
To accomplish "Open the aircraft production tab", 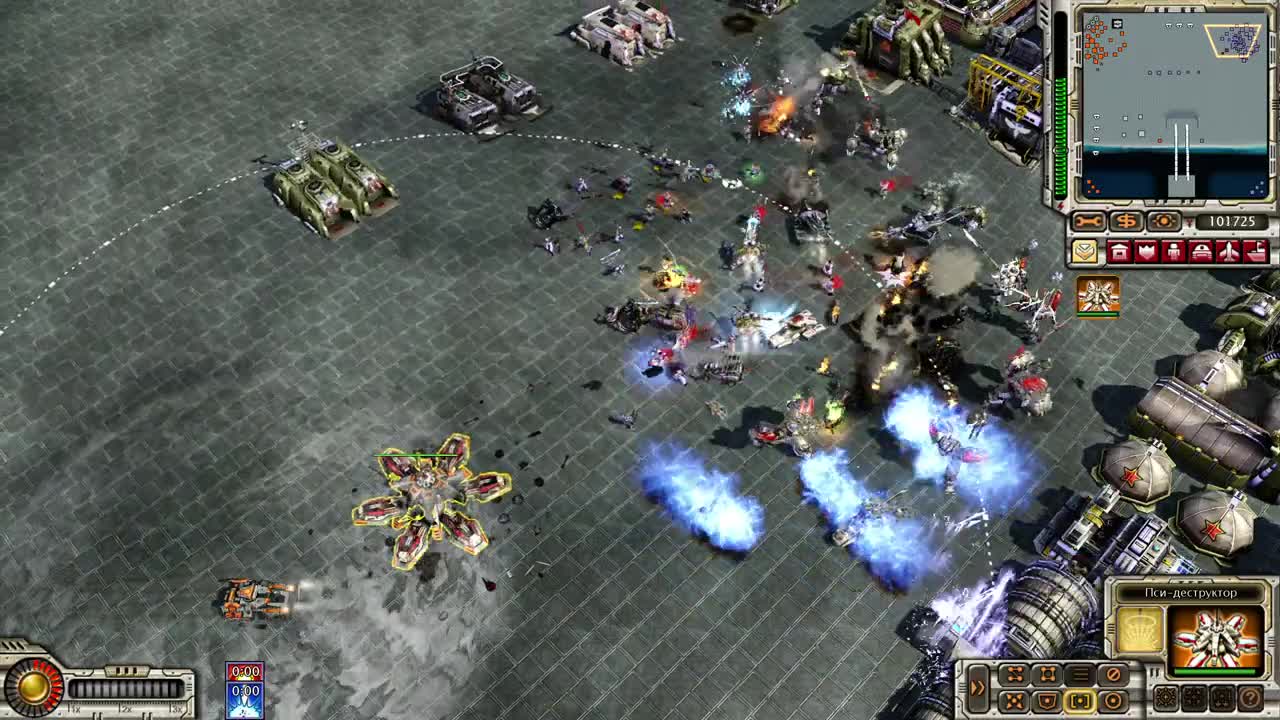I will [x=1228, y=252].
